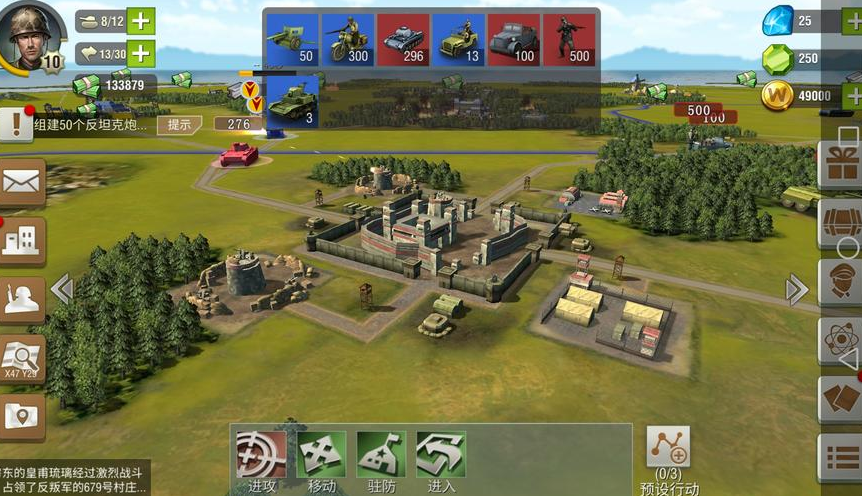Choose the 驻防 garrison command
862x496 pixels.
point(381,460)
